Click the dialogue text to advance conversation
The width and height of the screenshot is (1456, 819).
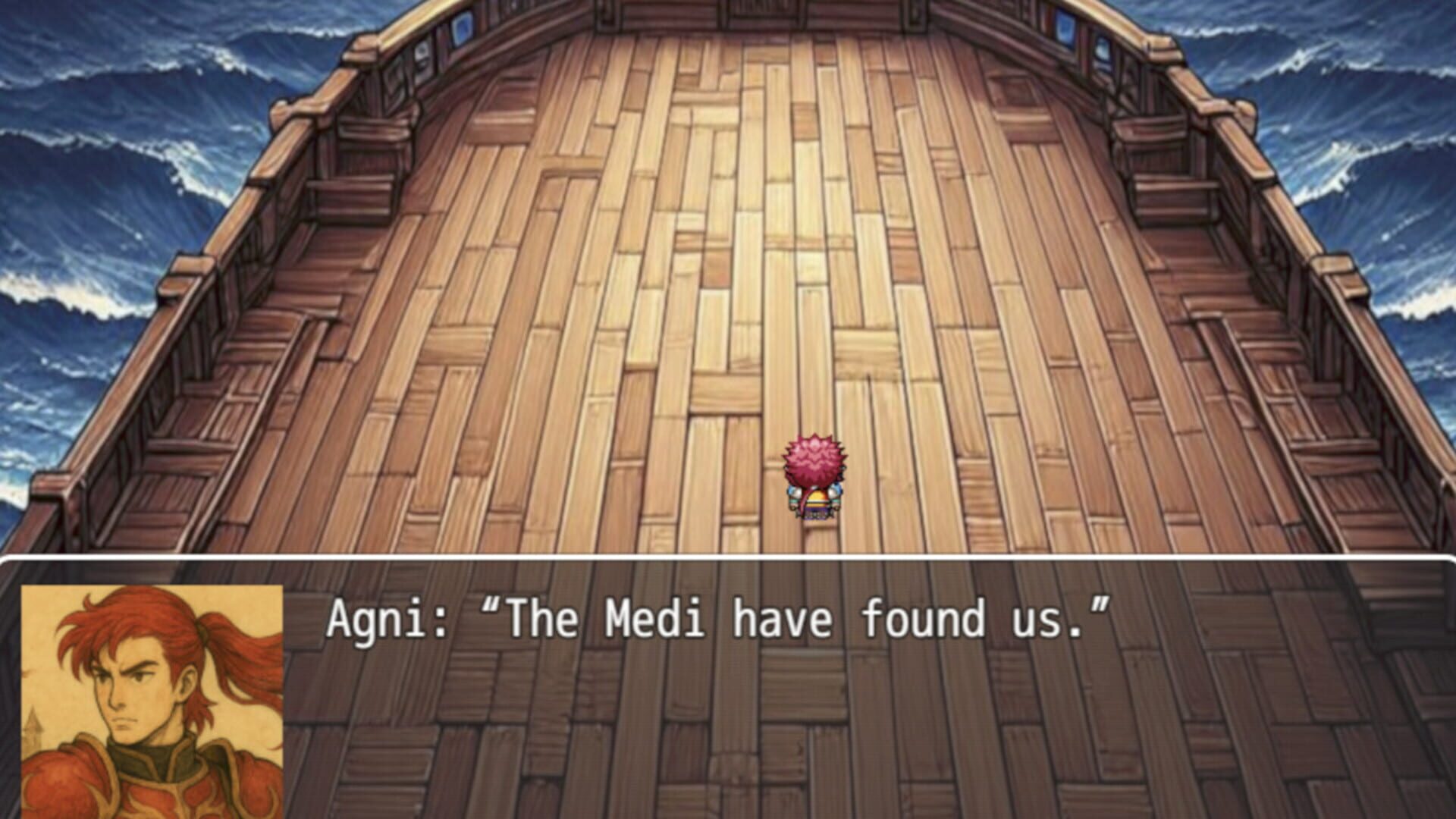tap(713, 618)
